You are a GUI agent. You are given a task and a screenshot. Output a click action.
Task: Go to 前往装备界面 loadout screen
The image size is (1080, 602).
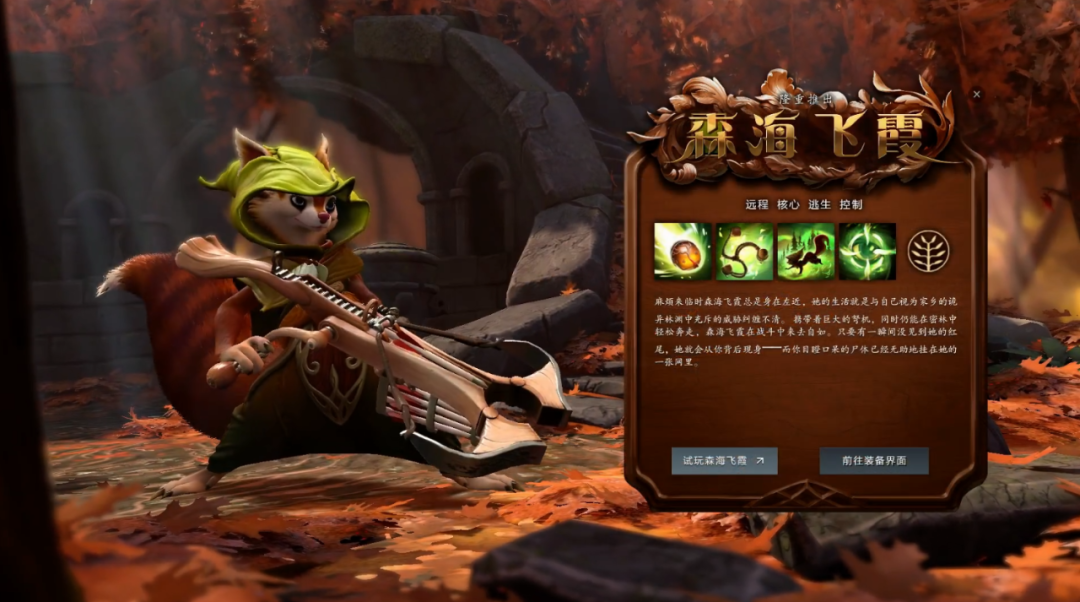[873, 460]
